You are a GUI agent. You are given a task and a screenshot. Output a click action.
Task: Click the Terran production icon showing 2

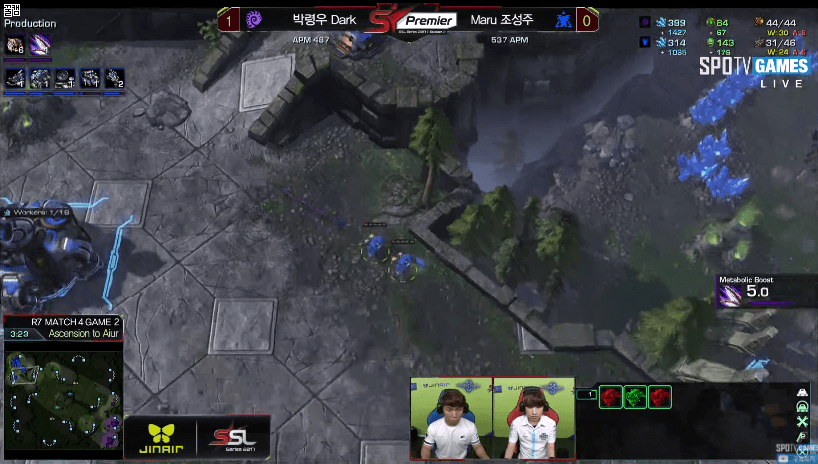click(x=115, y=77)
